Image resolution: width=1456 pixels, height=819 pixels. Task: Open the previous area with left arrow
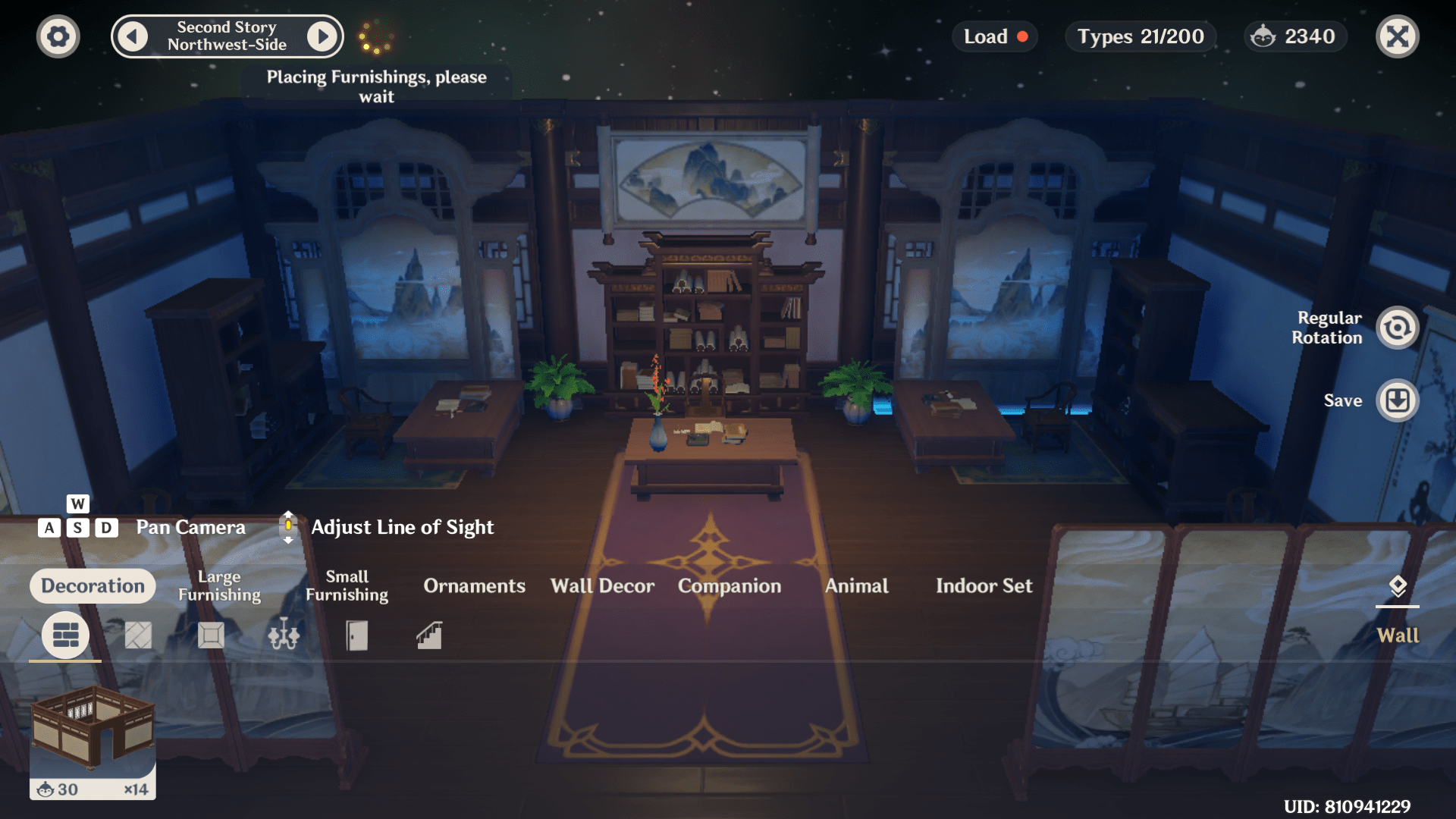click(132, 36)
